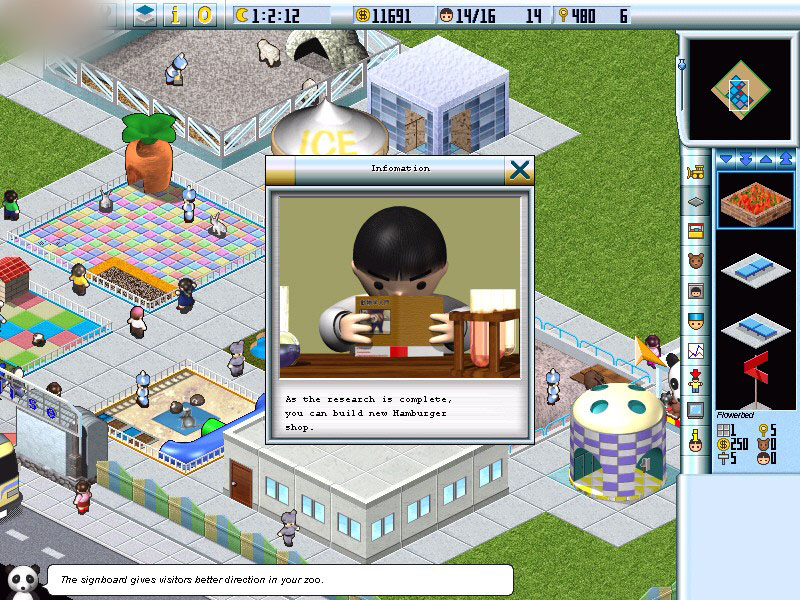Open the staff worker with blue cap icon
This screenshot has height=600, width=800.
pos(696,321)
